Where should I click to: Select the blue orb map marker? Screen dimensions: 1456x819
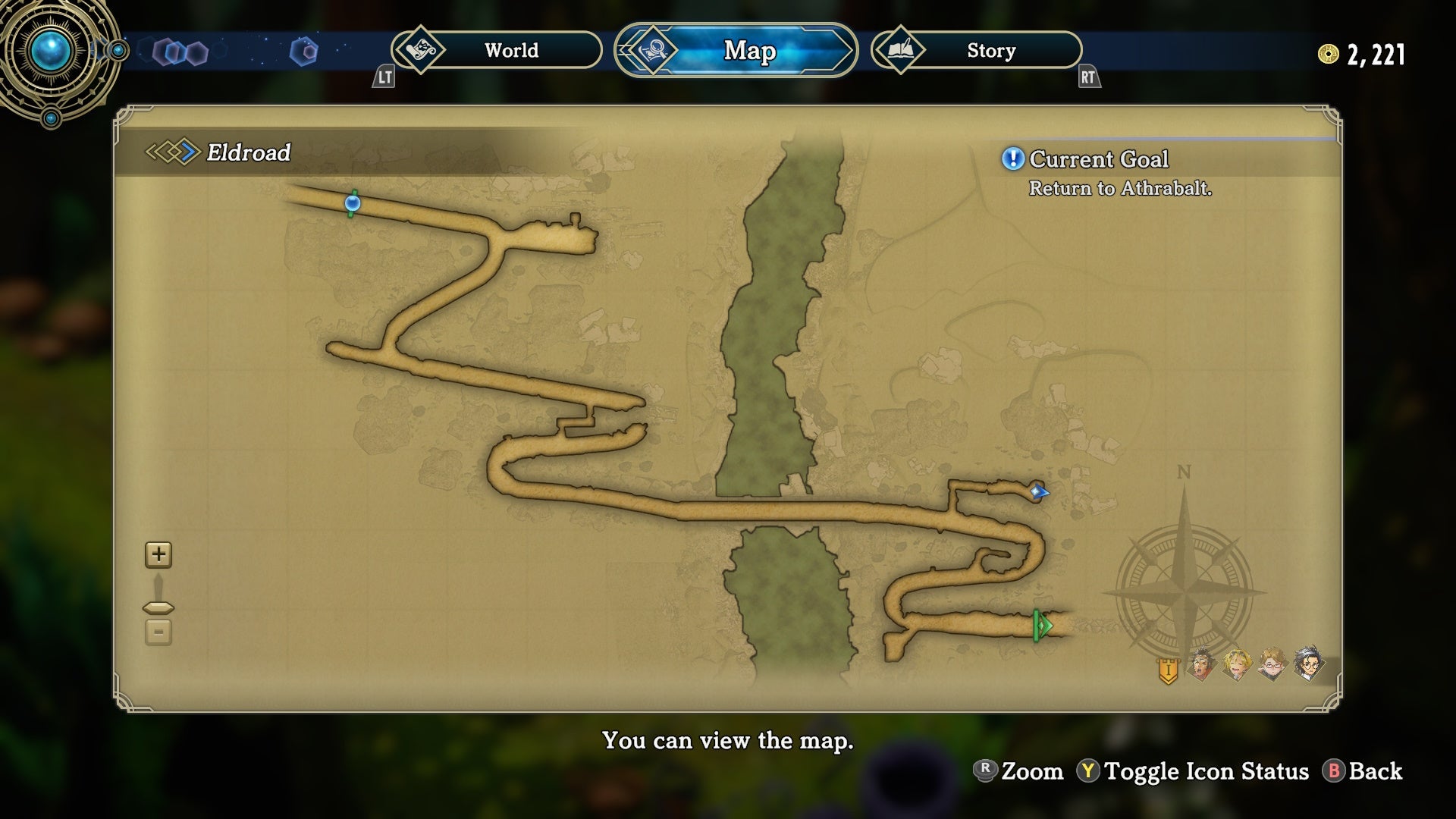(x=352, y=203)
